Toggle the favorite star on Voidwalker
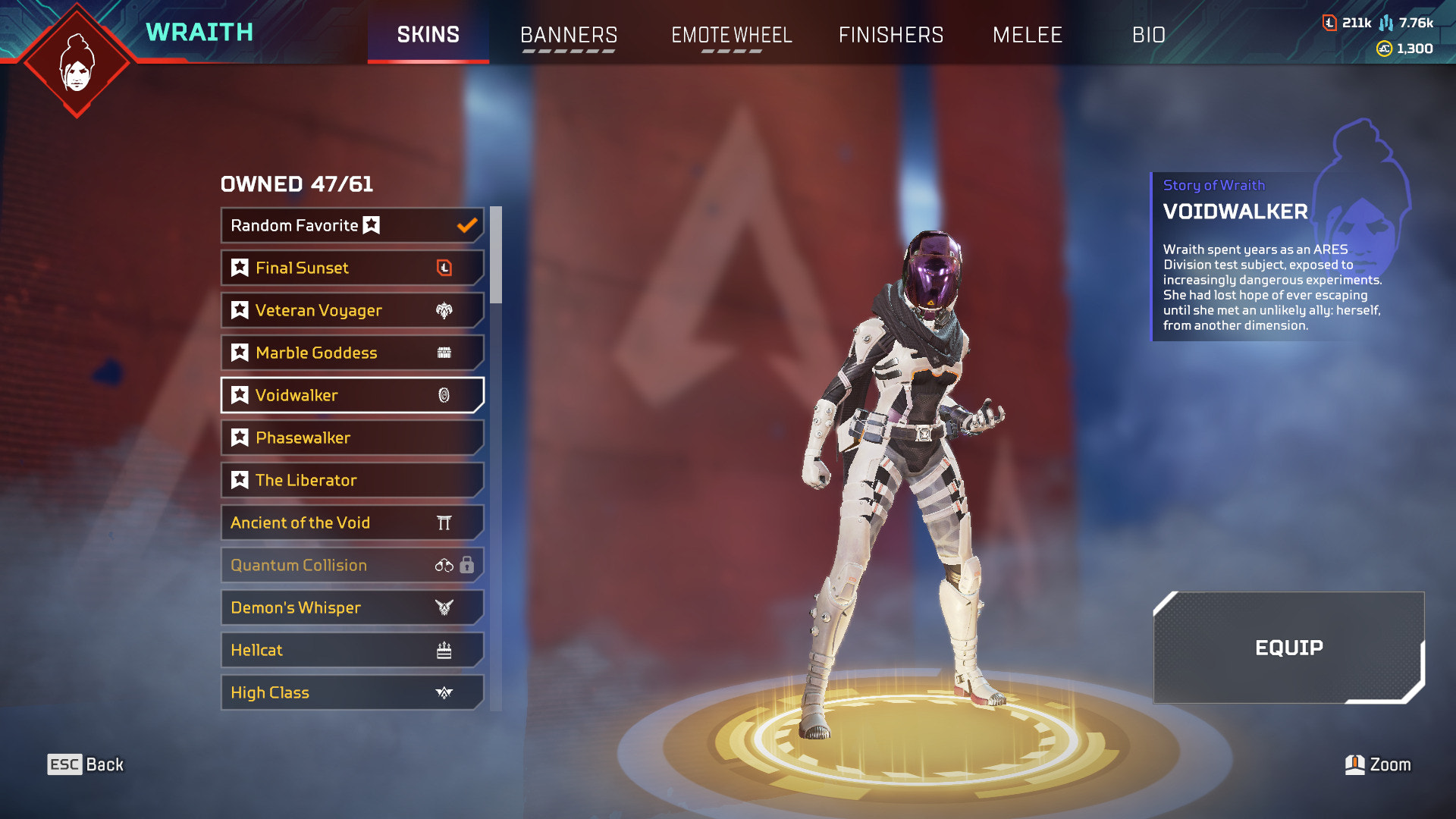Viewport: 1456px width, 819px height. pyautogui.click(x=240, y=395)
